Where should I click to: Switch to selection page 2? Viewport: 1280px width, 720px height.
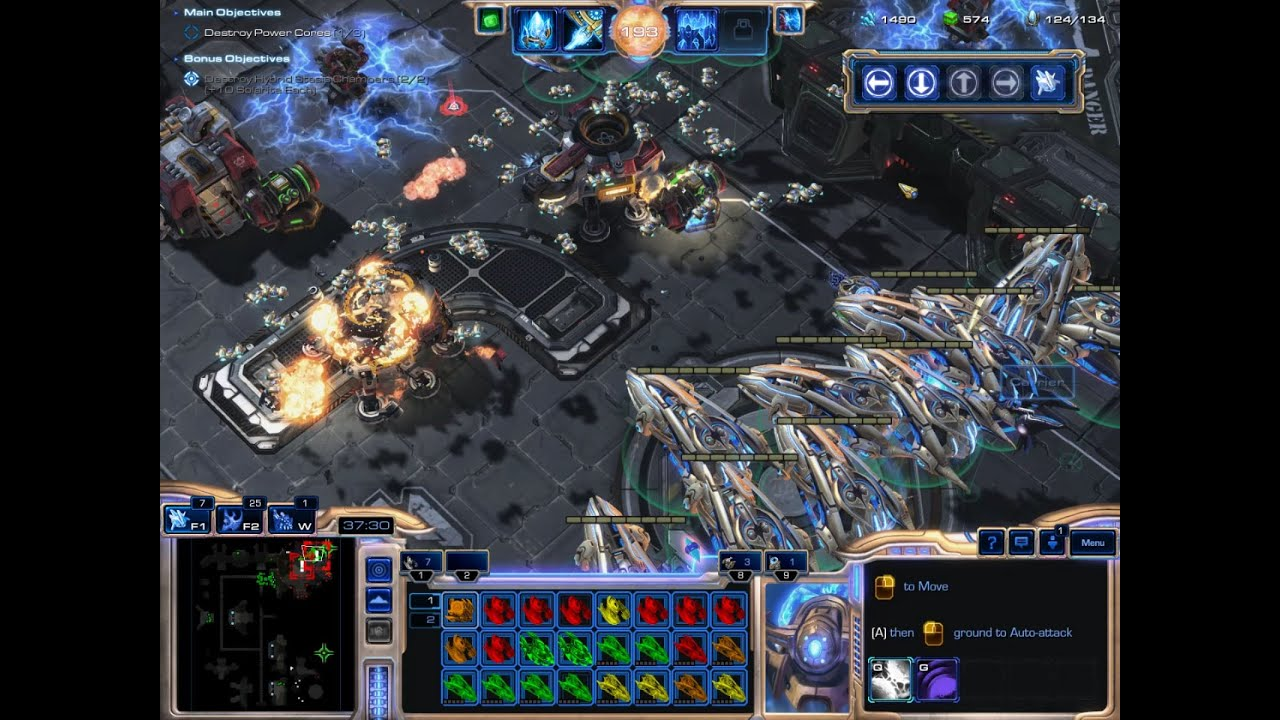(424, 620)
